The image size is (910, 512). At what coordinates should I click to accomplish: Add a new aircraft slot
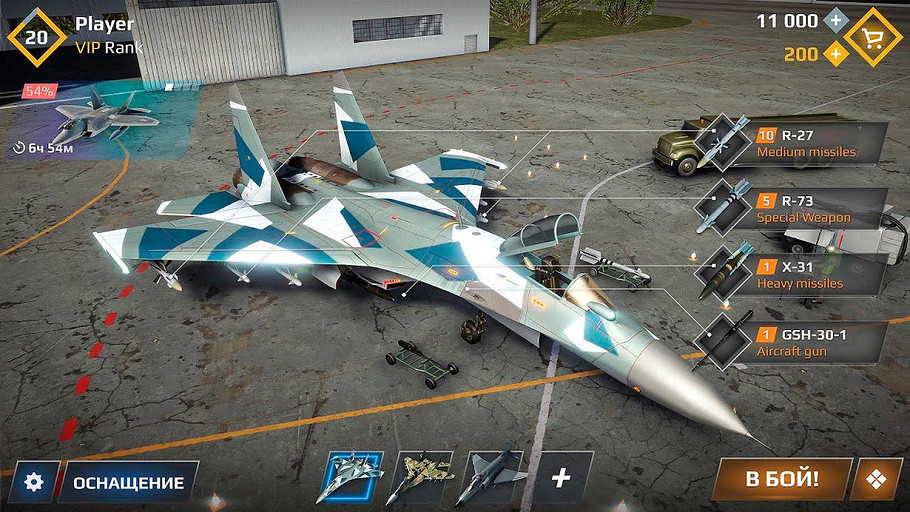point(561,478)
